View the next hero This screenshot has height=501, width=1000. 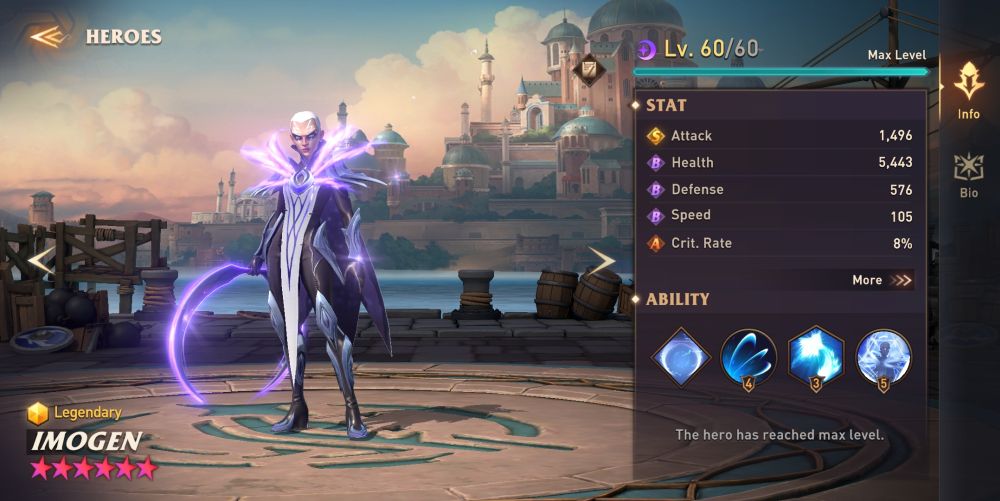click(600, 261)
